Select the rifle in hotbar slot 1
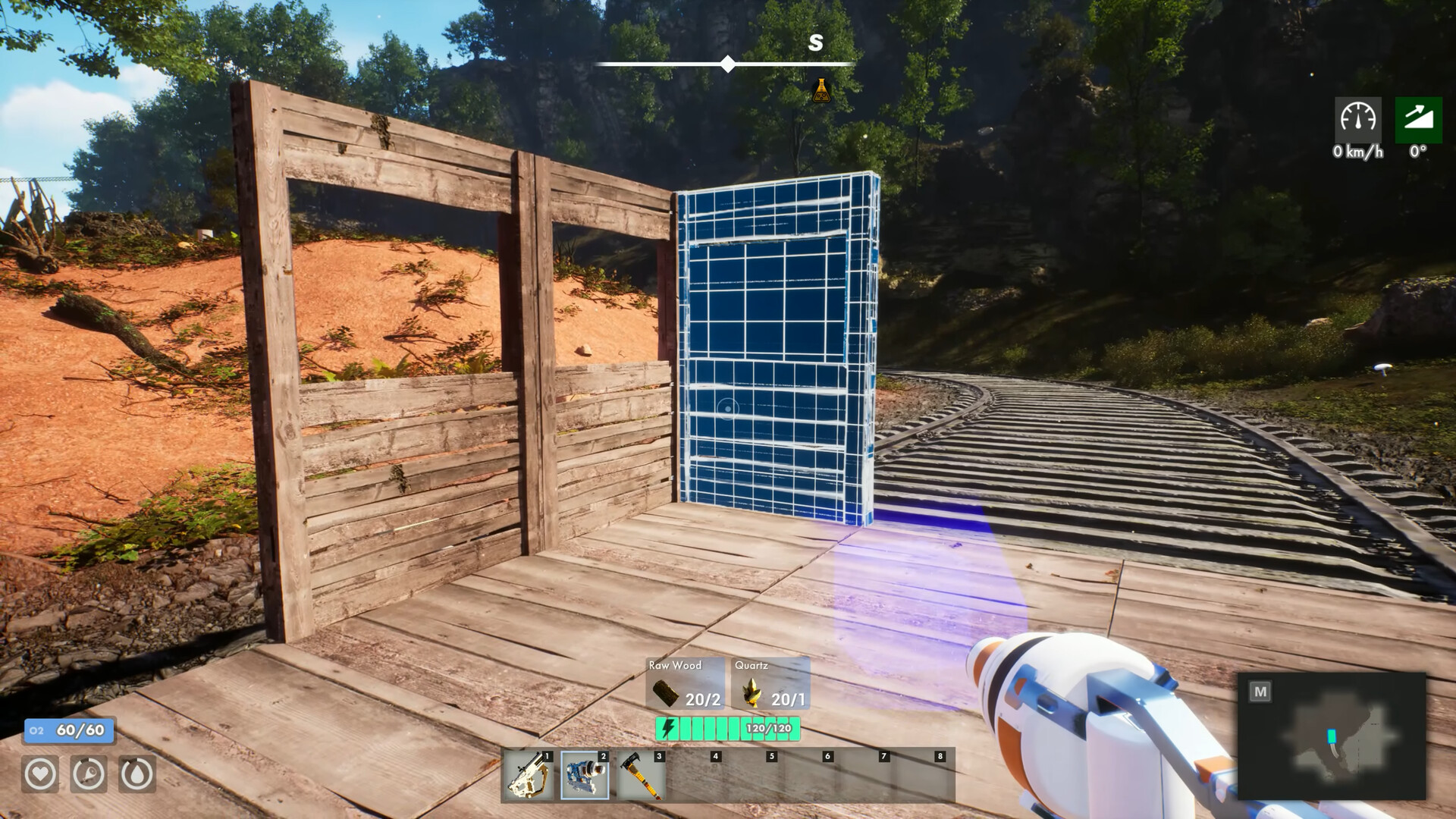 pos(528,775)
